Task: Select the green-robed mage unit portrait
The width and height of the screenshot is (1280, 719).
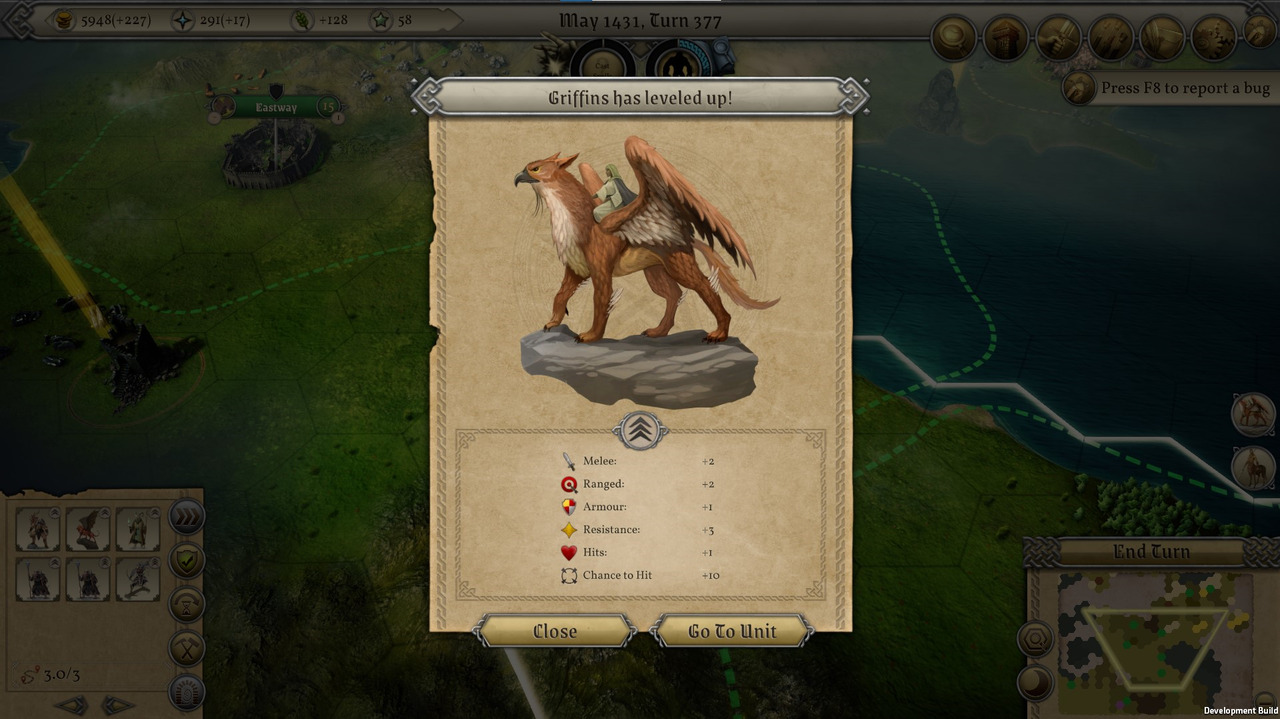Action: coord(137,529)
